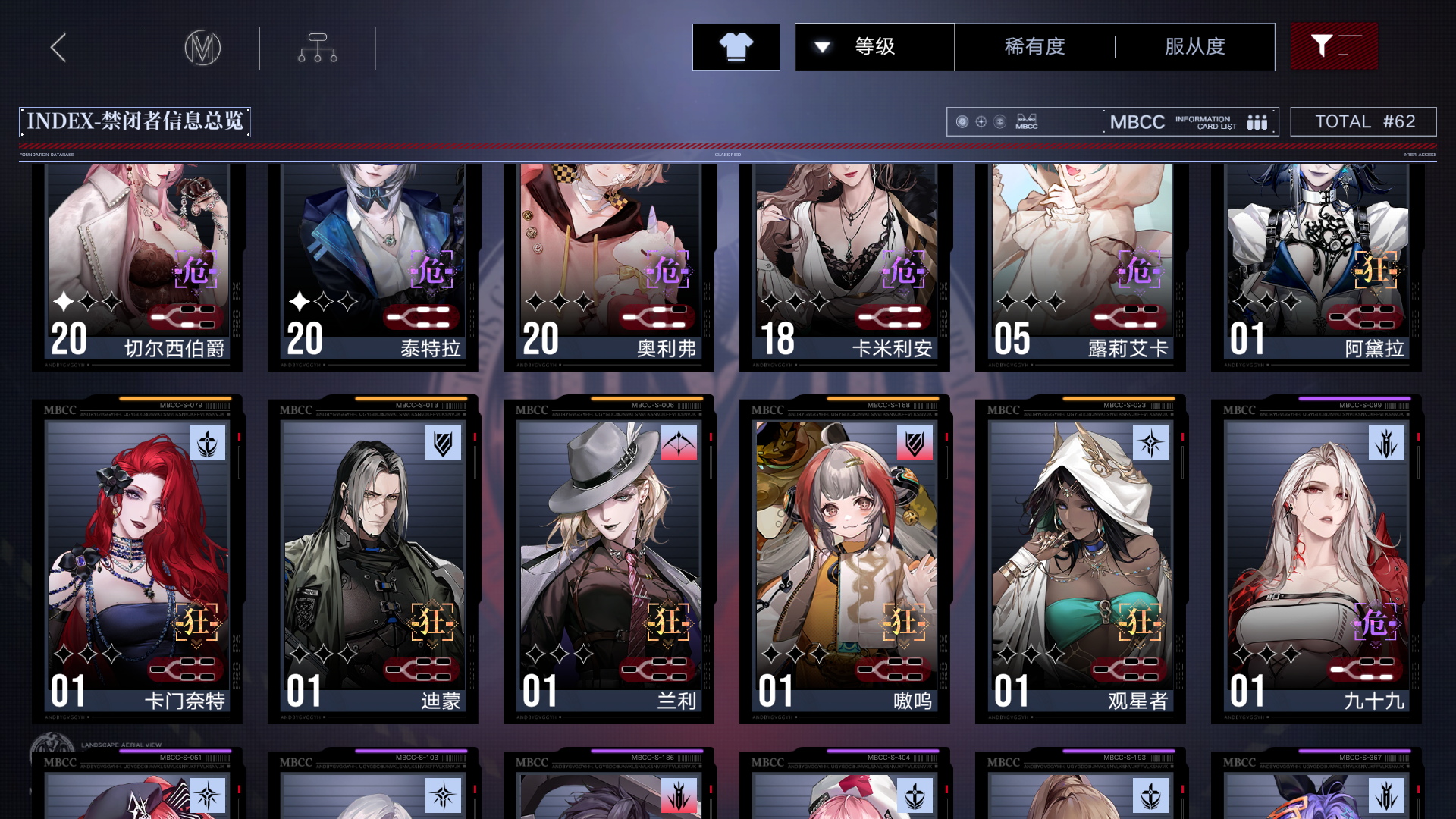Image resolution: width=1456 pixels, height=819 pixels.
Task: Open the filter icon at top right
Action: (x=1333, y=46)
